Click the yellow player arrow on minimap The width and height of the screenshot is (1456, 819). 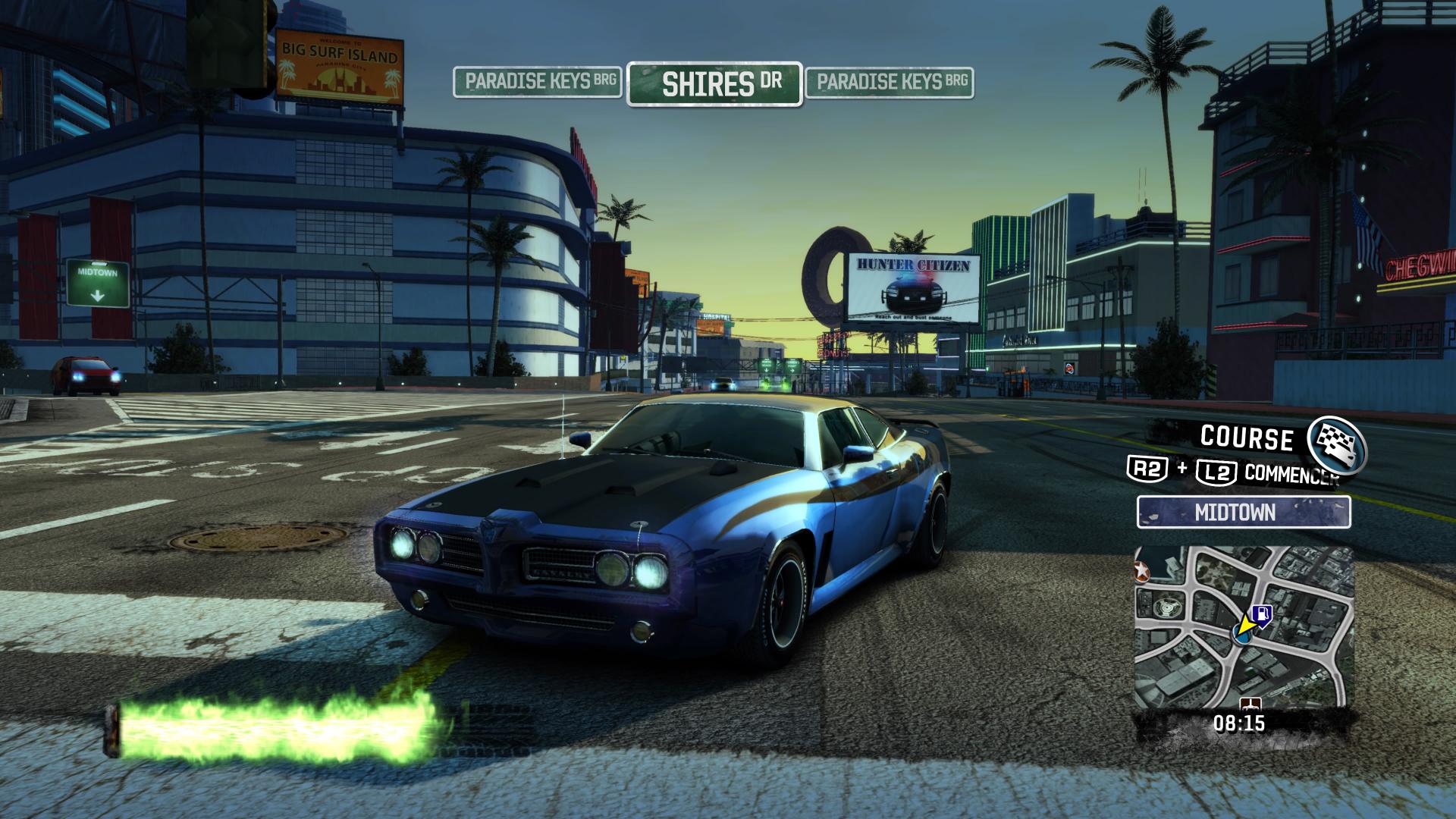click(x=1243, y=627)
